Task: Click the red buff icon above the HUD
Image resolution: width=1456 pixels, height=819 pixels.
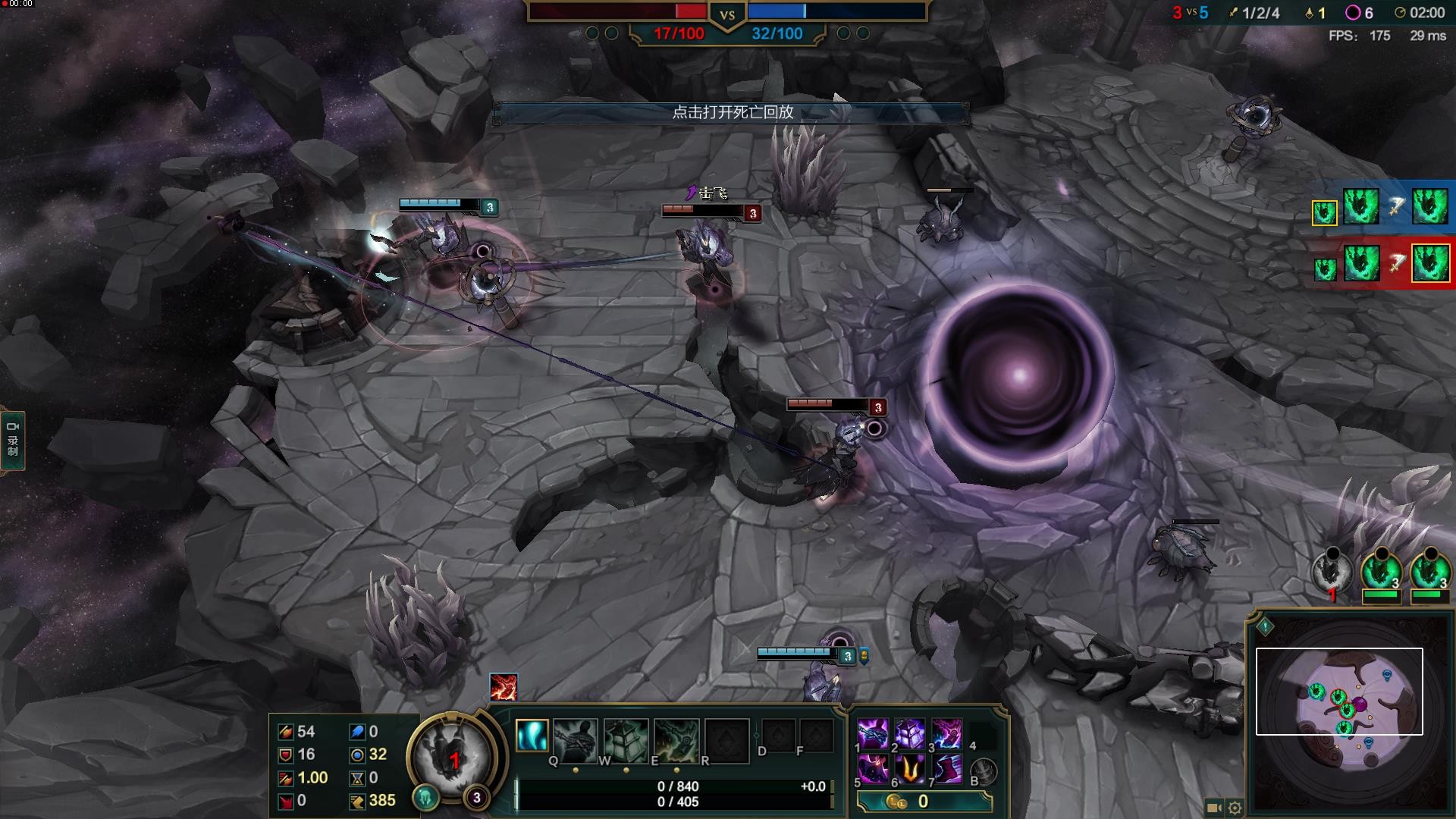Action: [x=503, y=687]
